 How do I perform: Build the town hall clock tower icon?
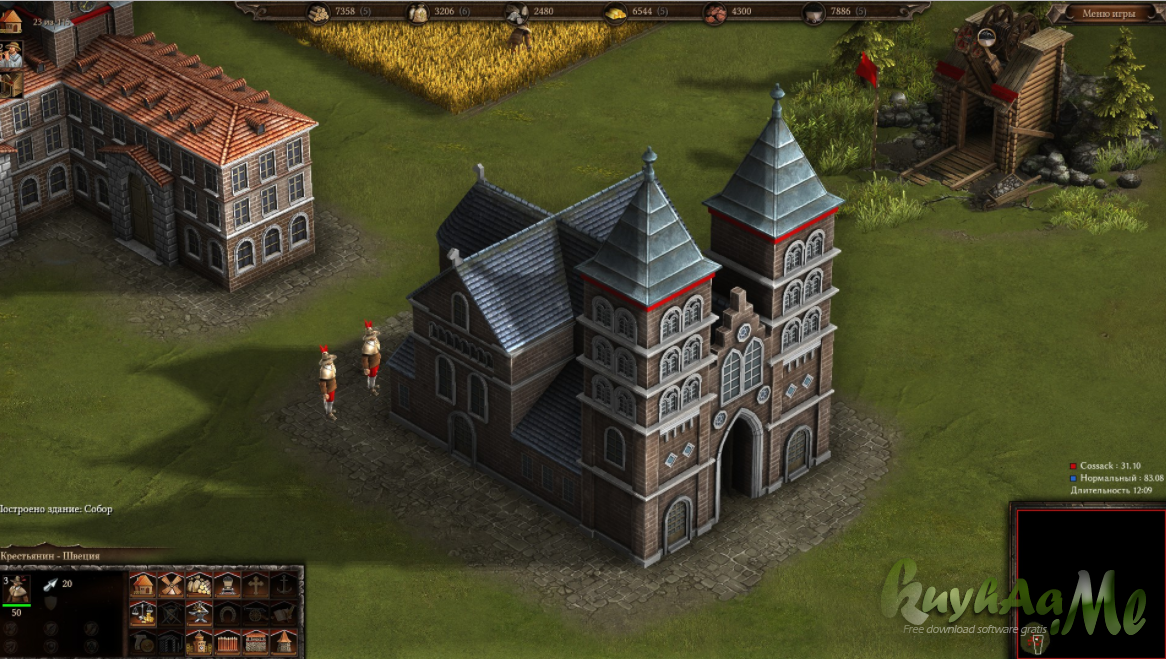point(199,641)
